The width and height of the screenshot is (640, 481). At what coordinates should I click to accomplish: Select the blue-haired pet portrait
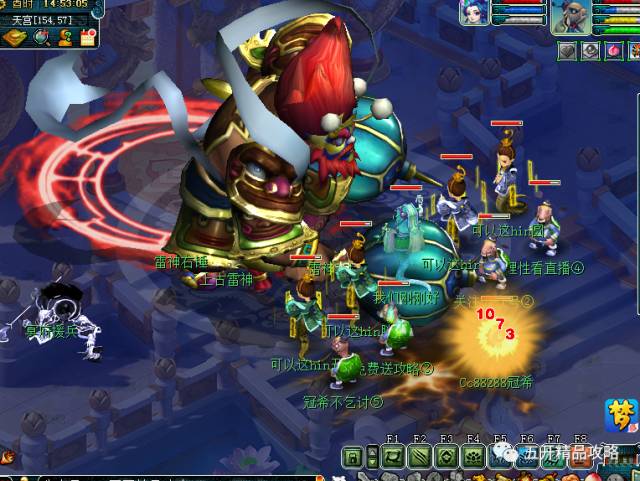click(x=474, y=14)
